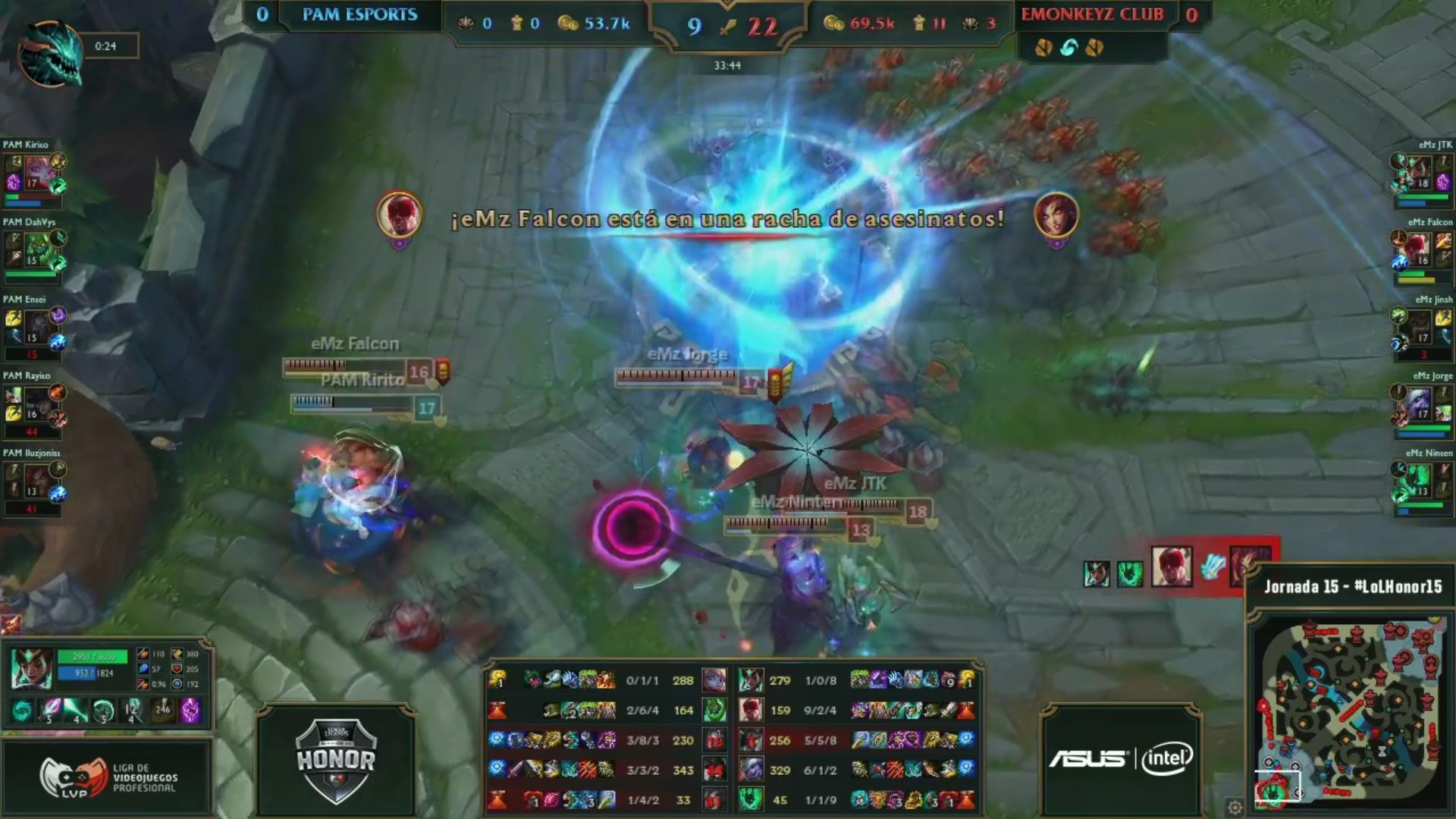Click the Thresh respawn timer portrait

click(x=50, y=53)
